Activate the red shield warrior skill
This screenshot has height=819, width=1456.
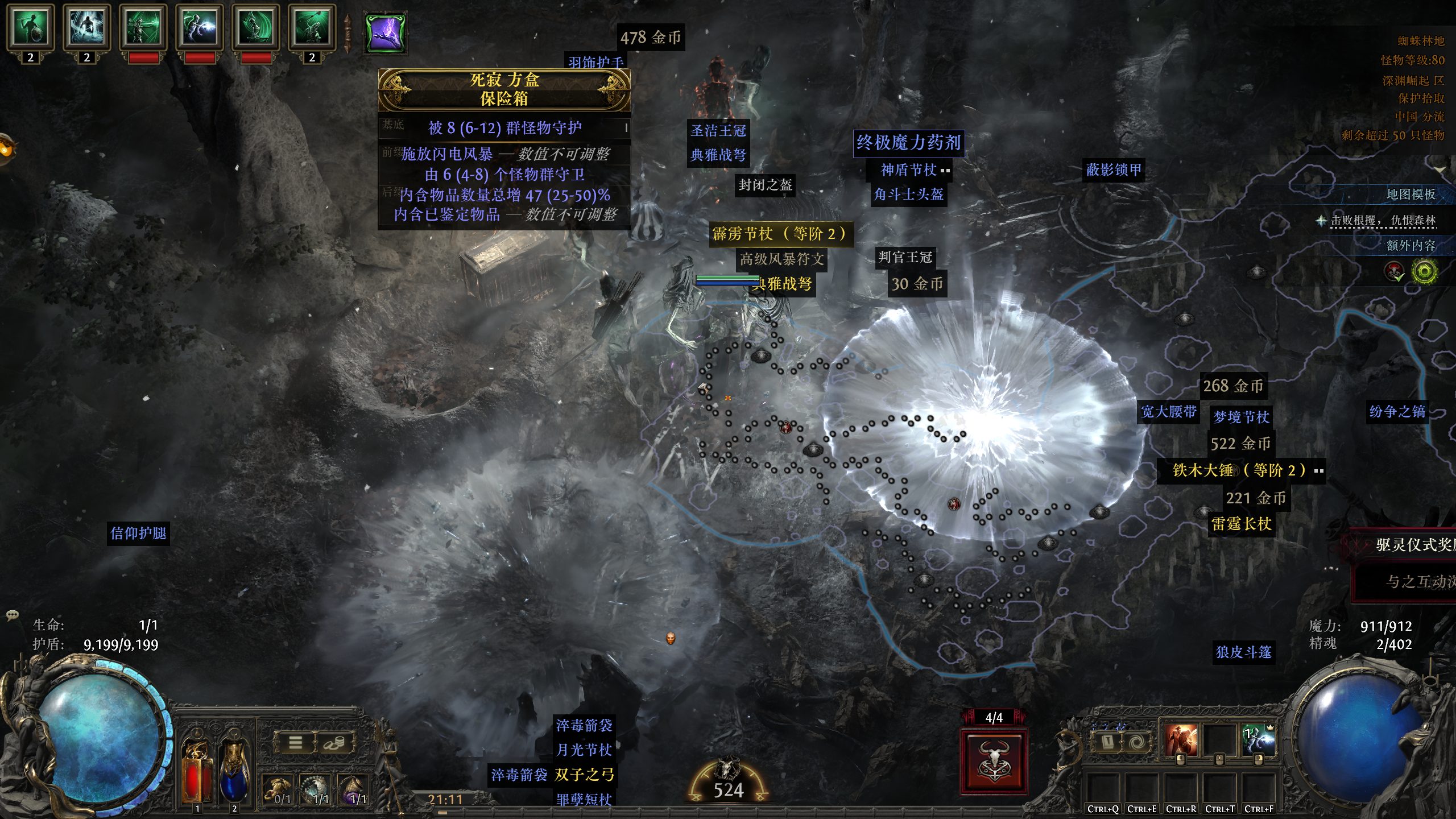pyautogui.click(x=1180, y=741)
